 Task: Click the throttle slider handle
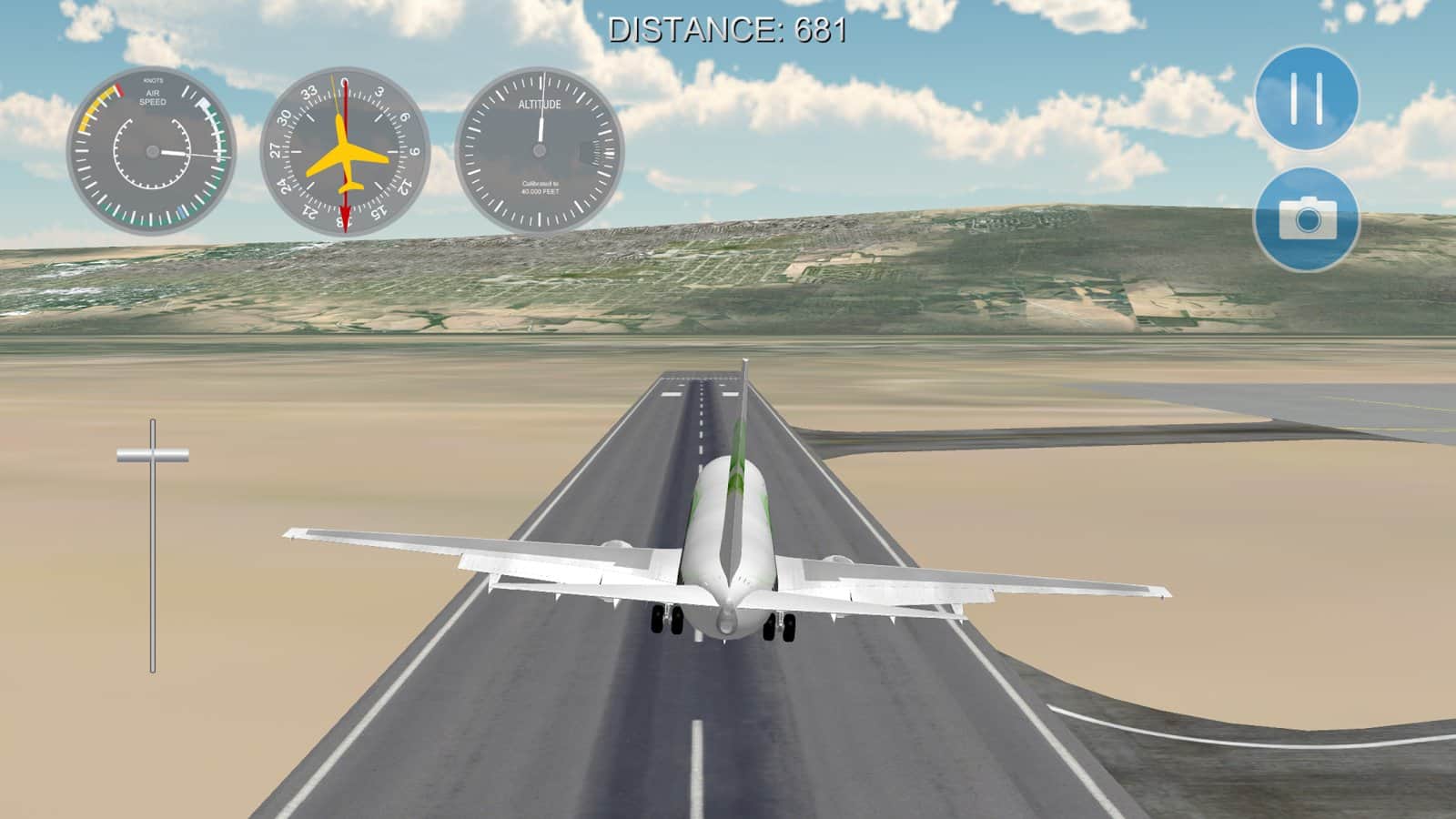[153, 454]
